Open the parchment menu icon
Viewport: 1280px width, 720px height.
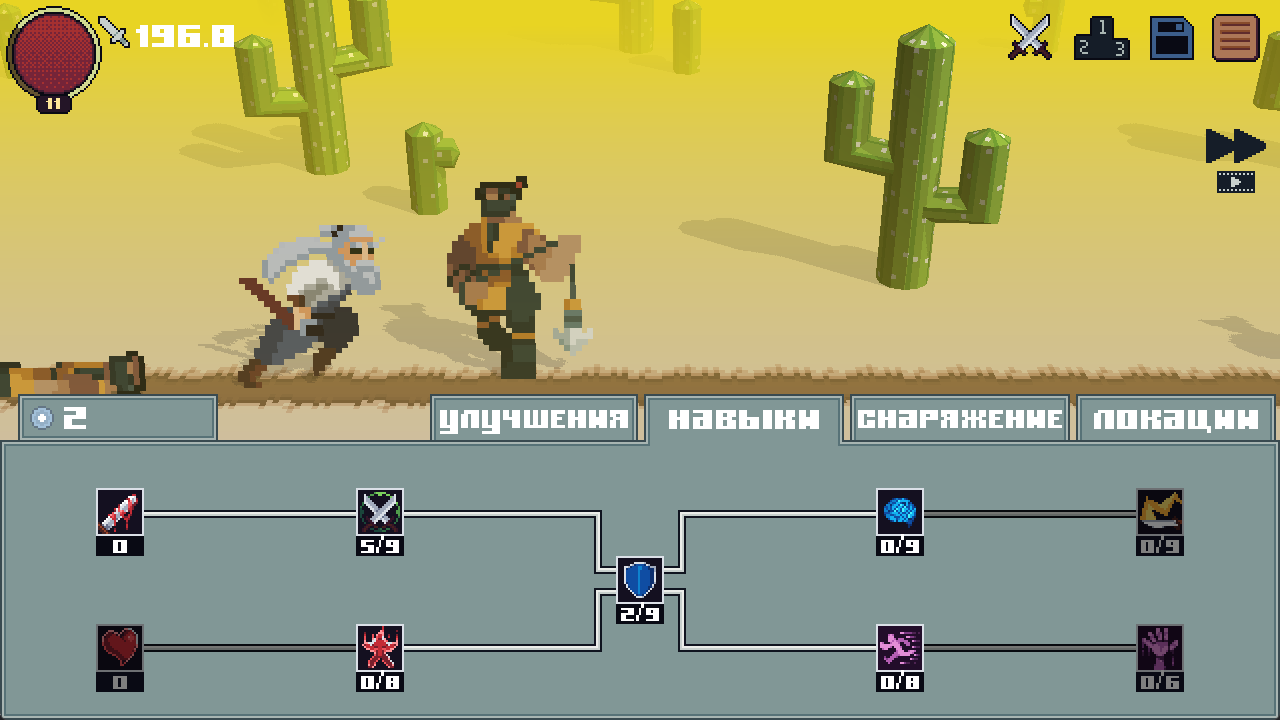[1236, 38]
